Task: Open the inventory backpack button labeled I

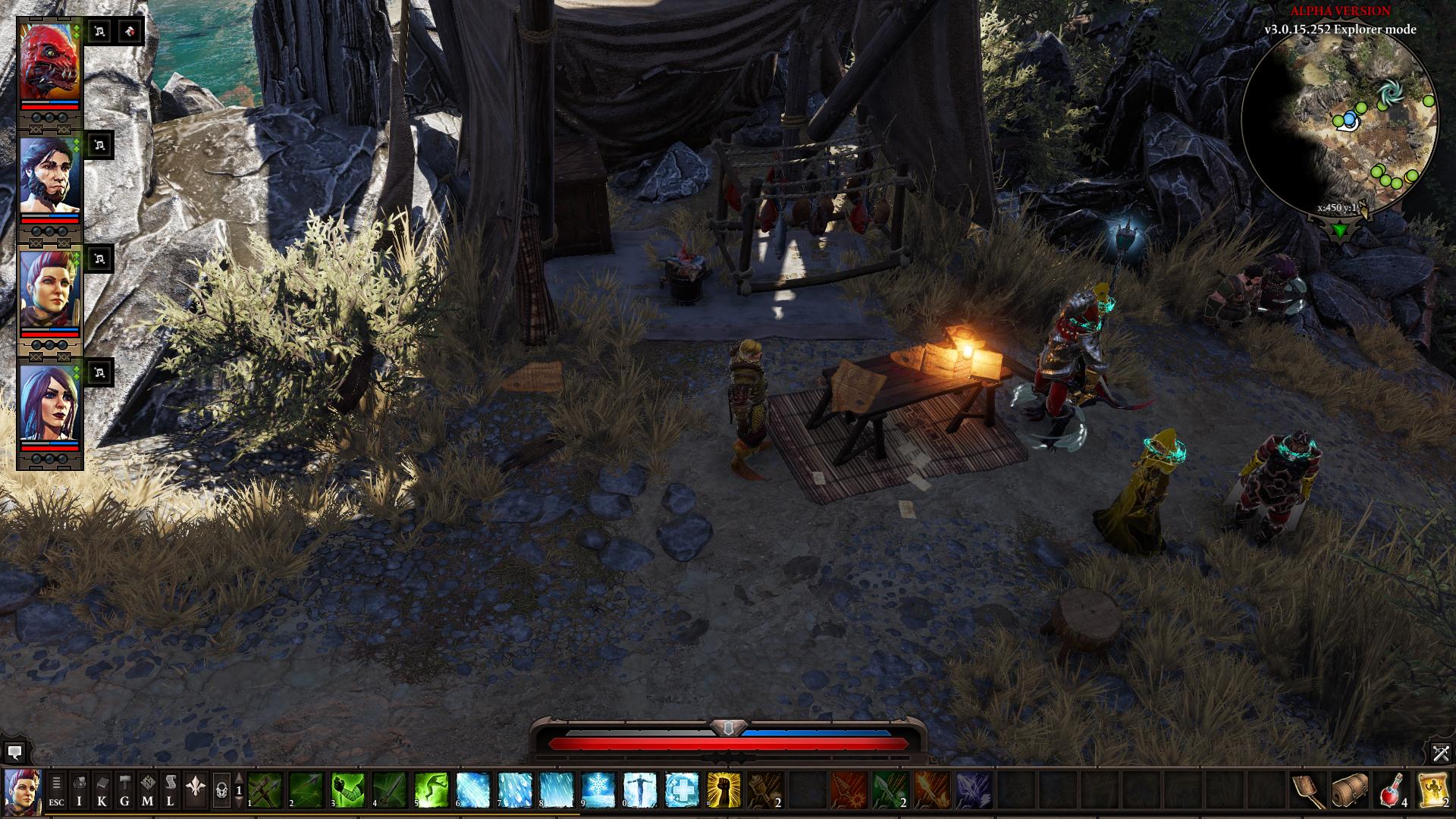Action: click(80, 791)
